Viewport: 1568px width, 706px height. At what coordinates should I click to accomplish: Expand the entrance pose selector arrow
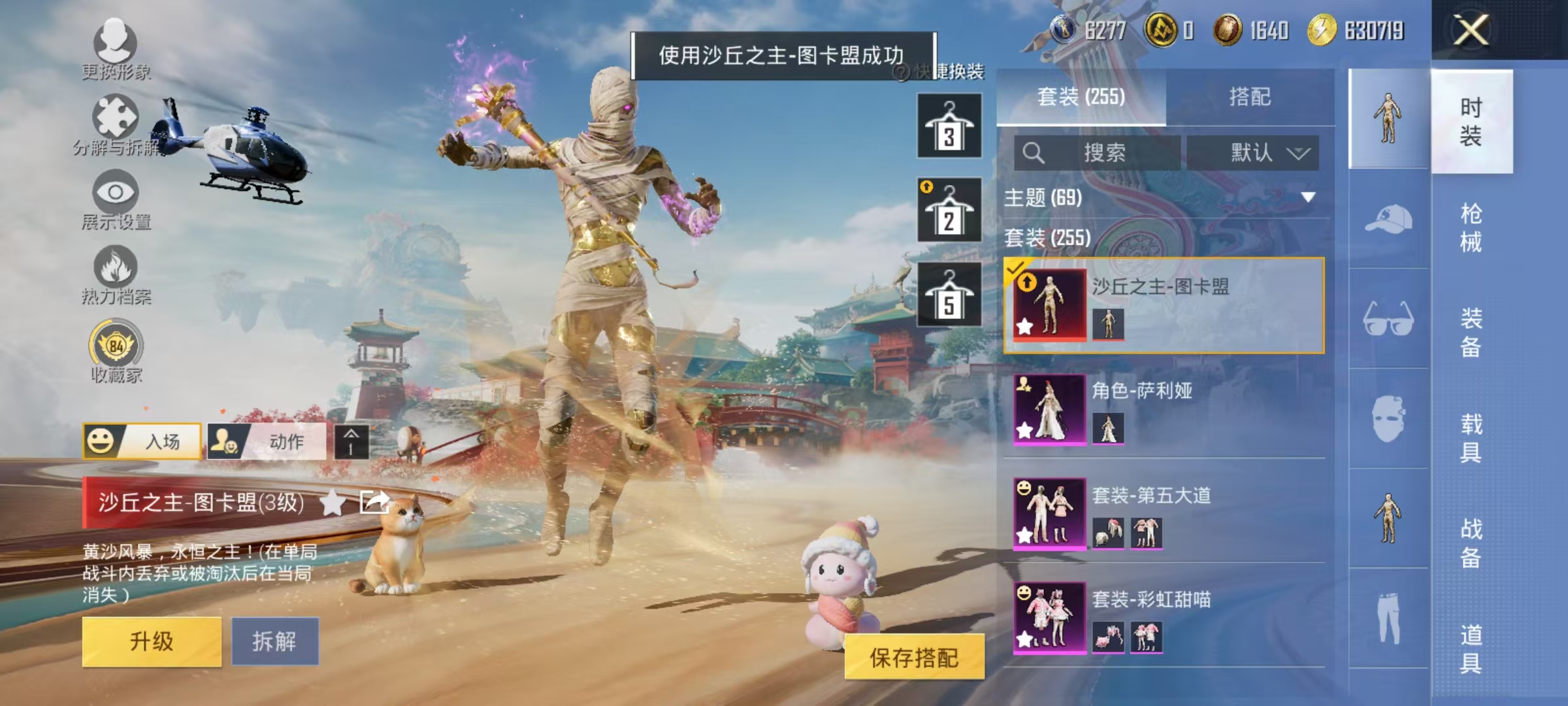click(x=350, y=442)
